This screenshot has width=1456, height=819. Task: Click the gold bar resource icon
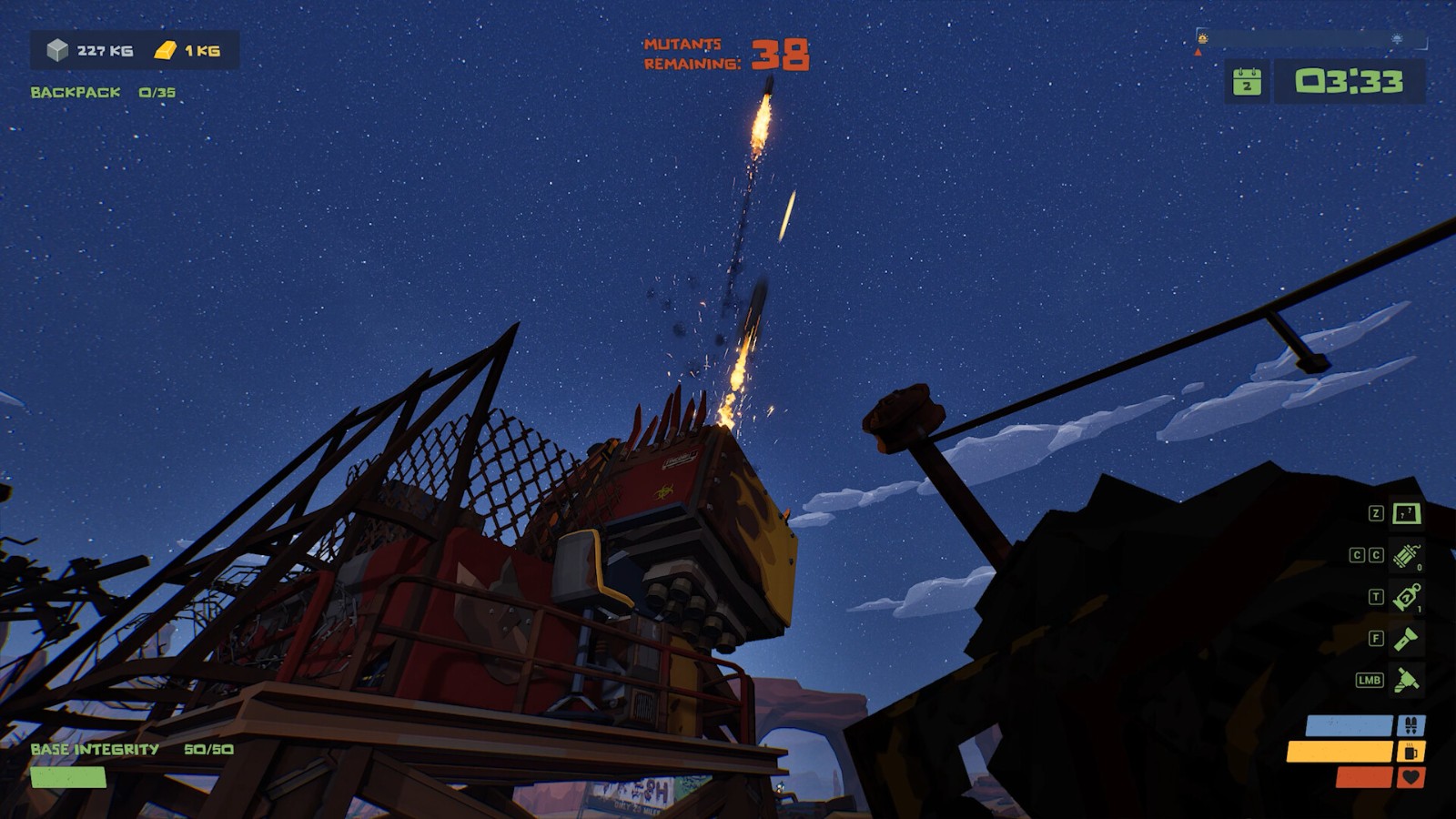[165, 50]
